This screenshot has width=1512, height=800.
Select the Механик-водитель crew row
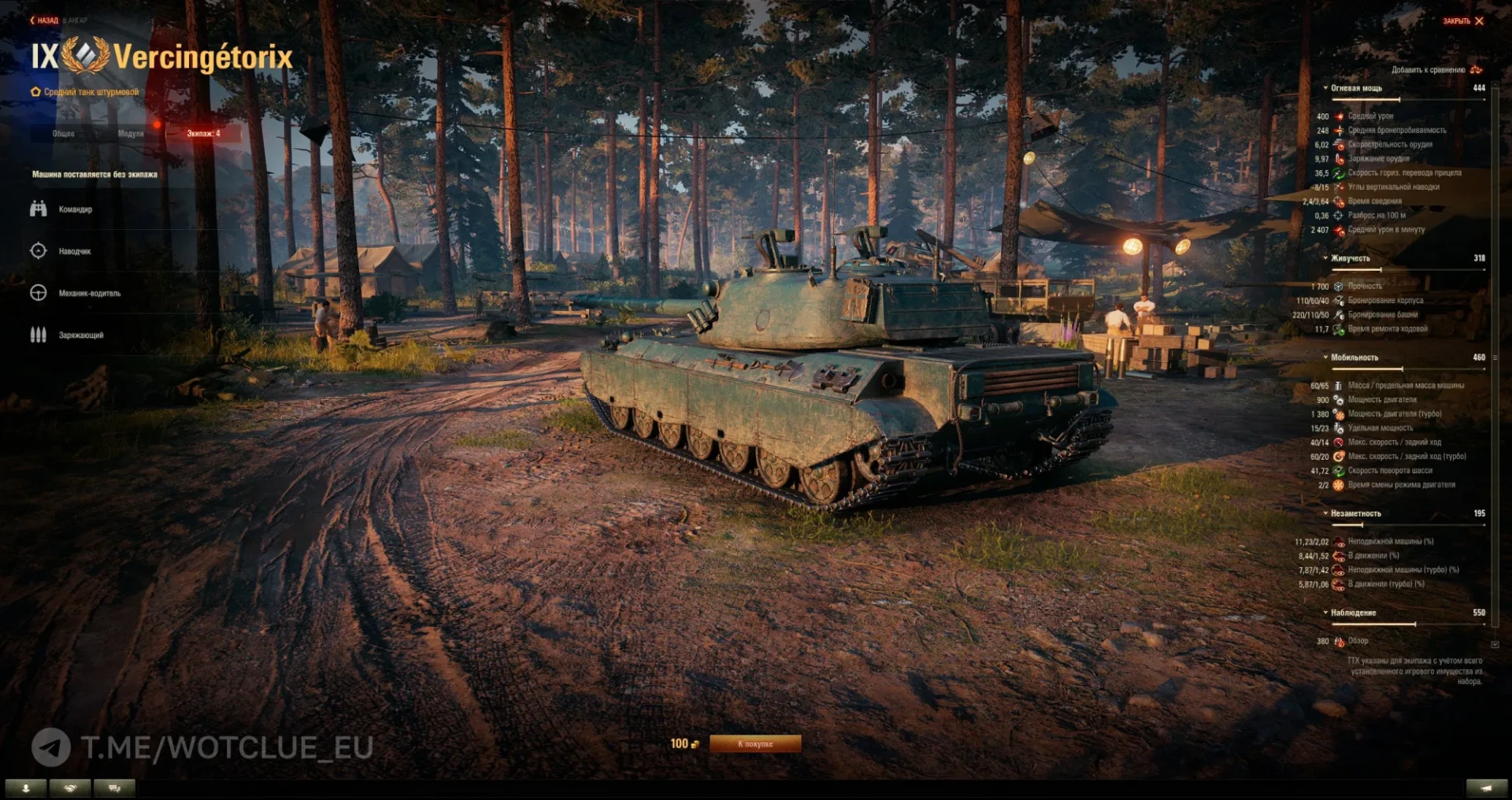pyautogui.click(x=89, y=293)
